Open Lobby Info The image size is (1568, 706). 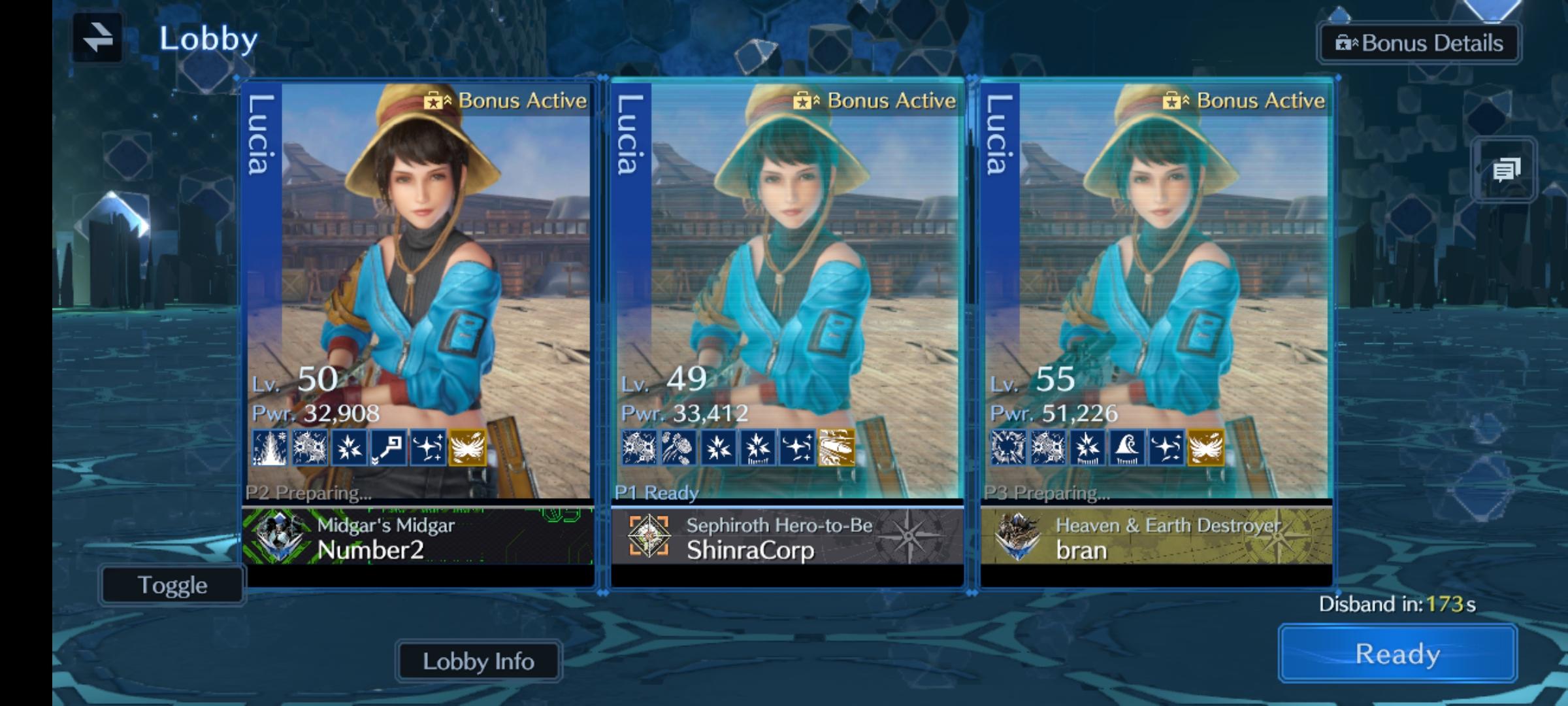[478, 662]
